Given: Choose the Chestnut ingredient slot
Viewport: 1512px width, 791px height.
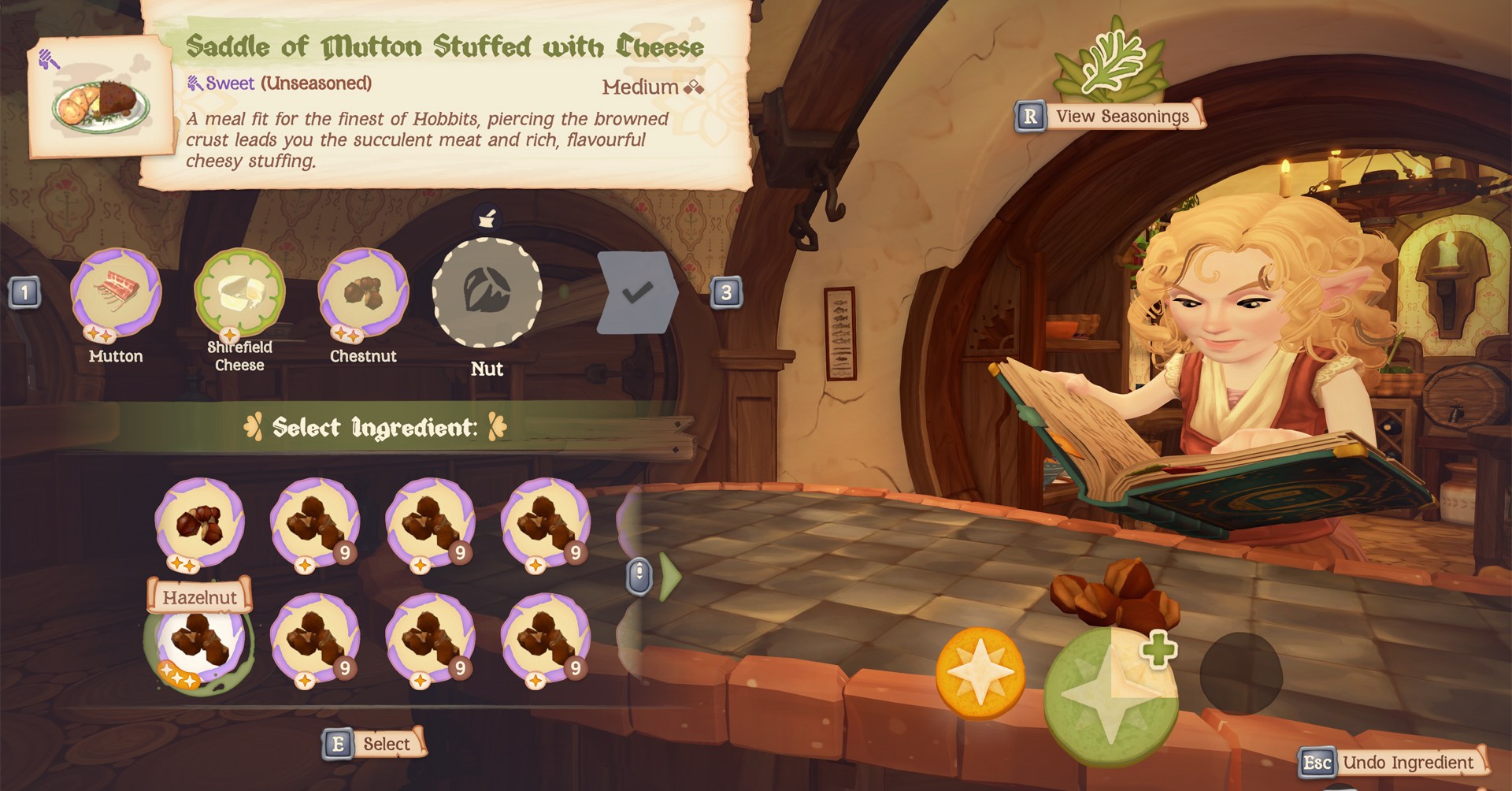Looking at the screenshot, I should pos(363,293).
